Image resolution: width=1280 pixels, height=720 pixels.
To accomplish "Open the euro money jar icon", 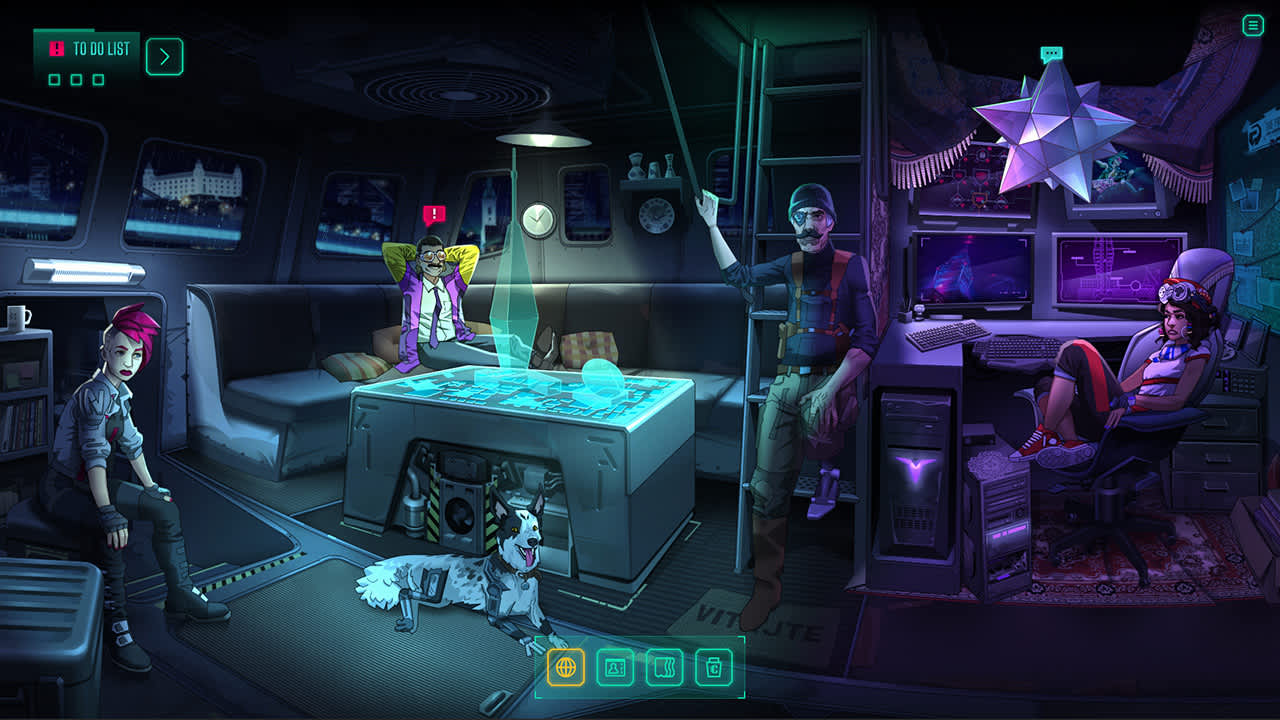I will (x=714, y=667).
